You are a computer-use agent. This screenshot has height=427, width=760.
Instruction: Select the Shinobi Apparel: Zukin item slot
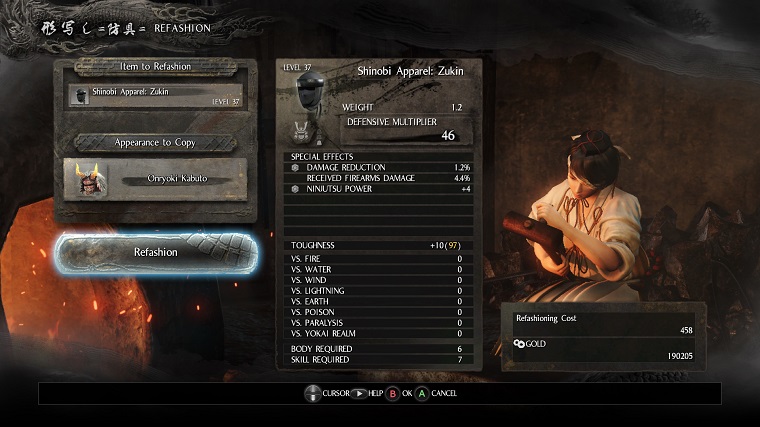(x=155, y=95)
